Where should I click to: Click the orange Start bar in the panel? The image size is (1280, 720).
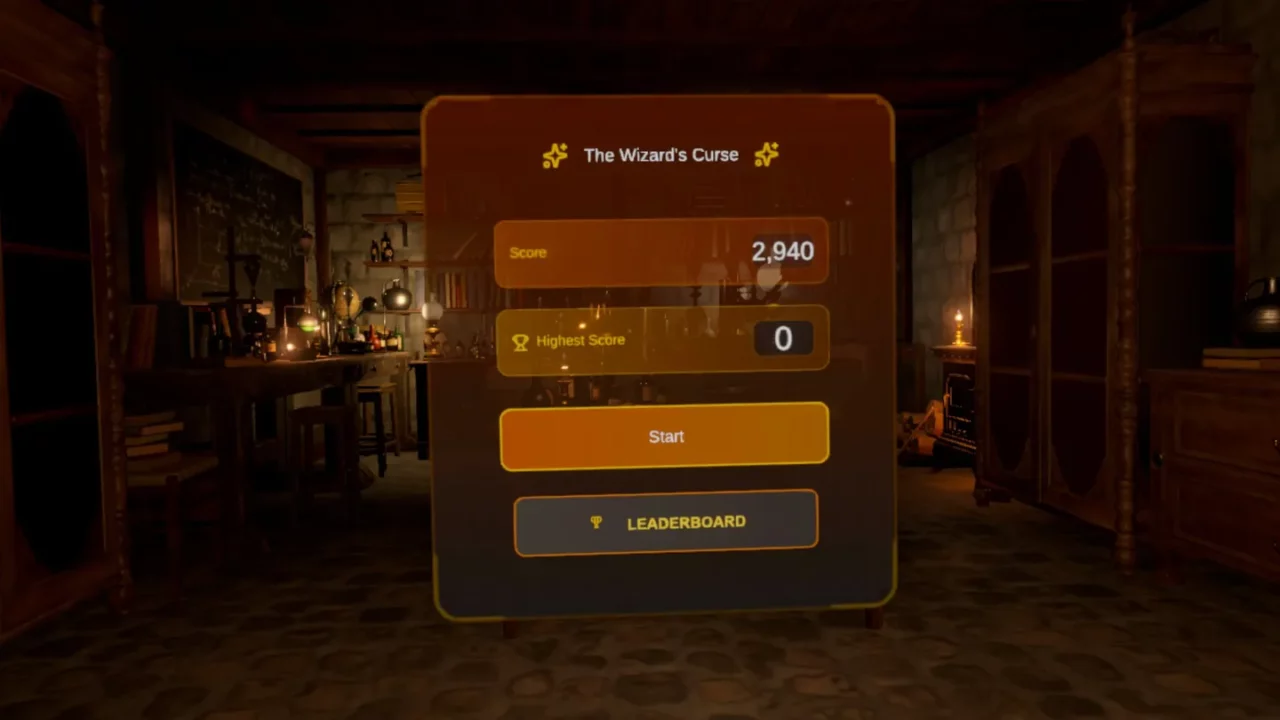[665, 437]
